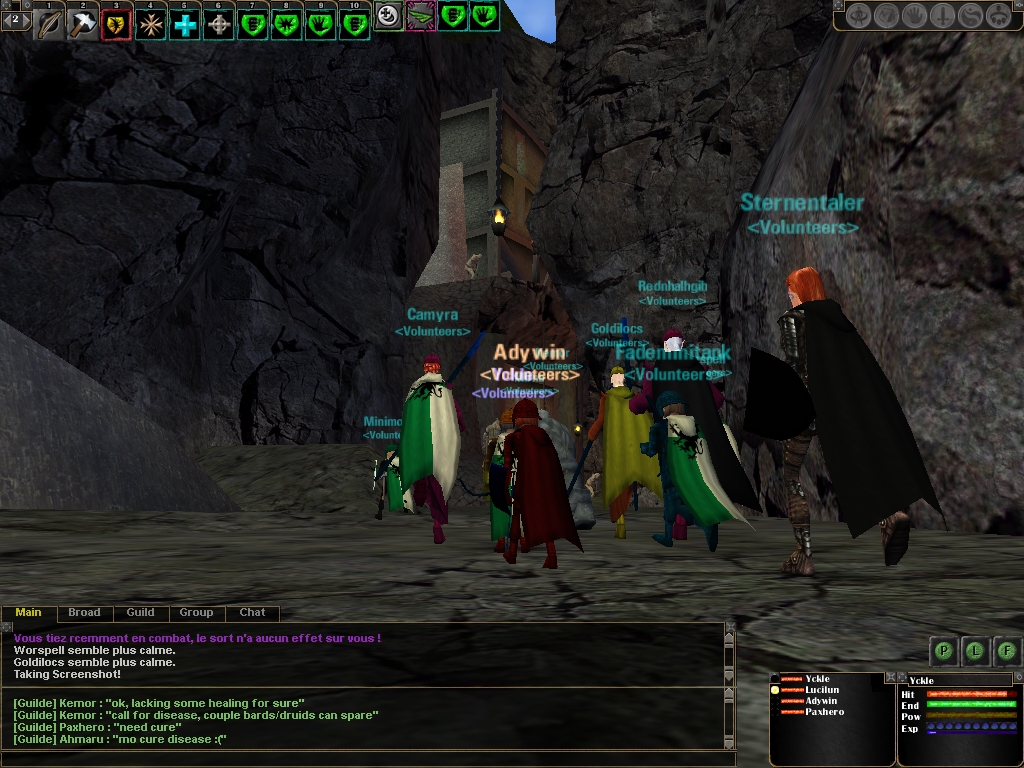The image size is (1024, 768).
Task: Activate the axe in hotbar slot 2
Action: coord(83,24)
